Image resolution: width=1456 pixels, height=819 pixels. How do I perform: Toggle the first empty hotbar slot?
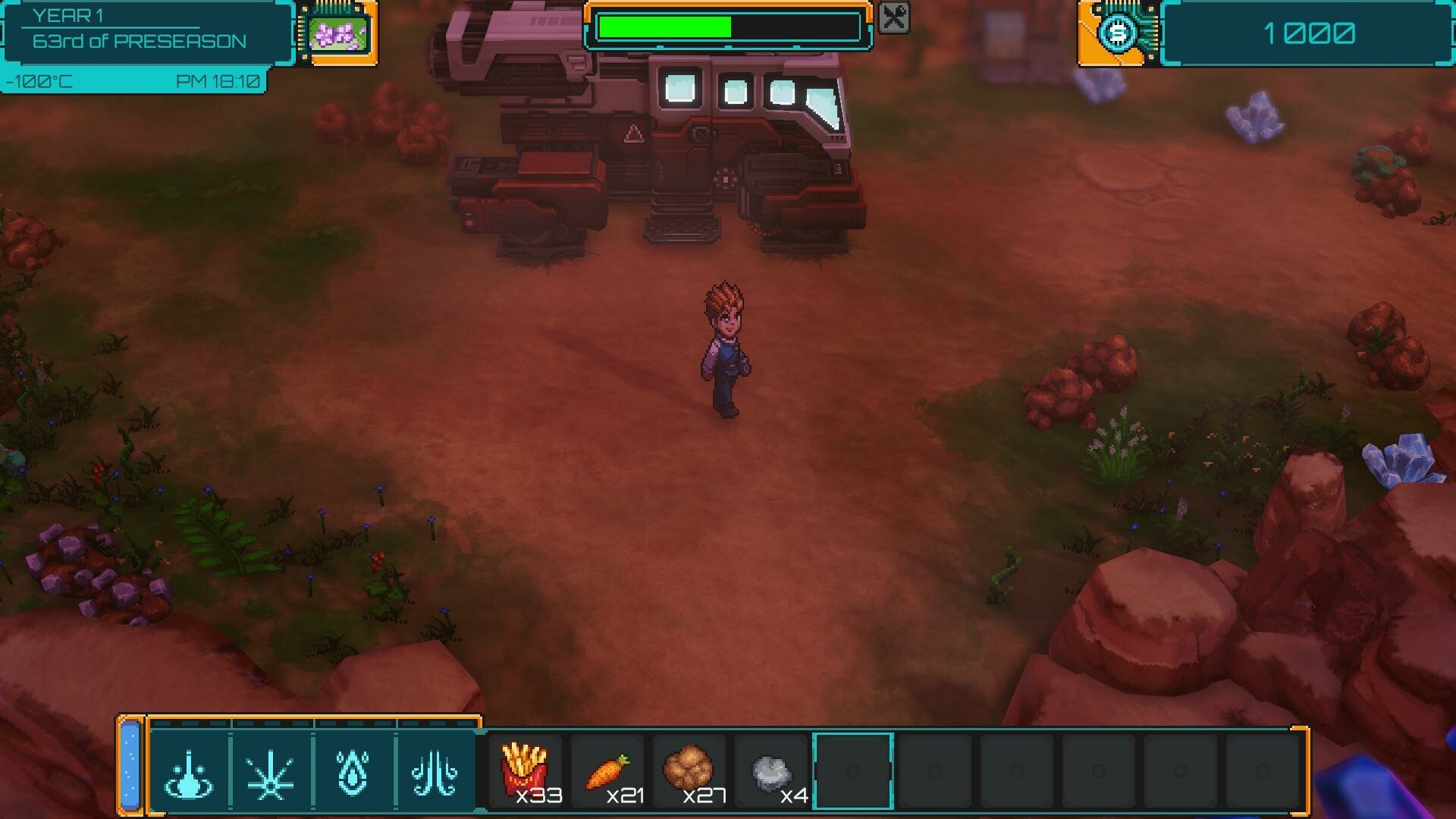934,770
